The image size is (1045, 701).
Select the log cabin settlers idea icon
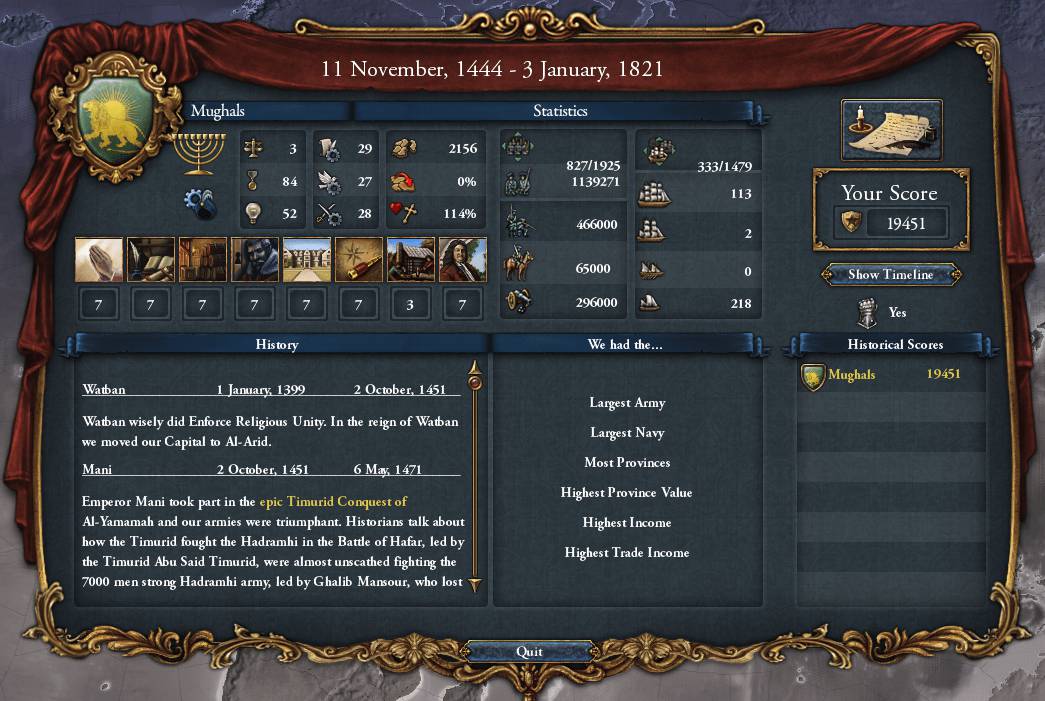411,259
